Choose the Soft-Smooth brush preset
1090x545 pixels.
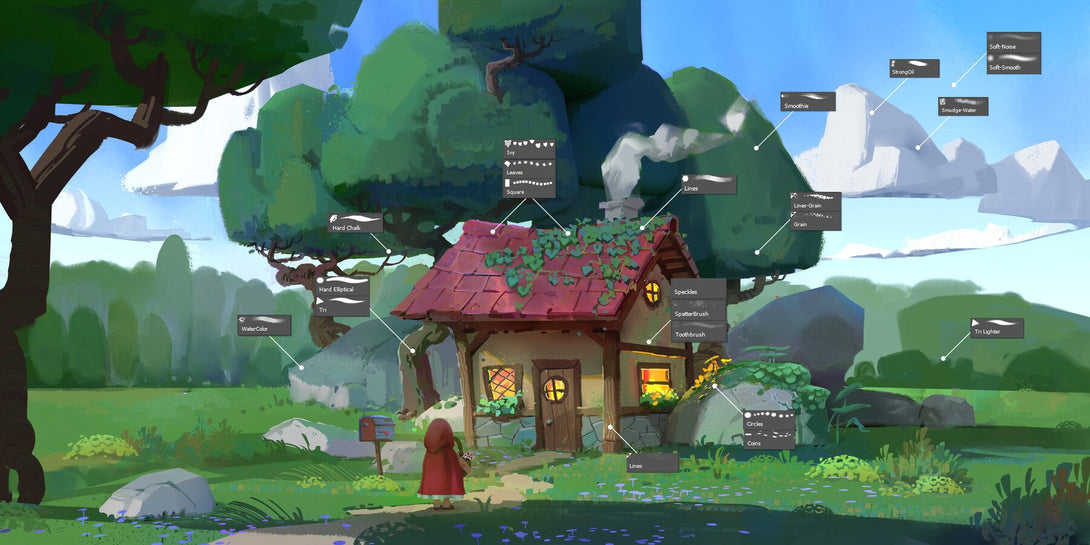1013,63
